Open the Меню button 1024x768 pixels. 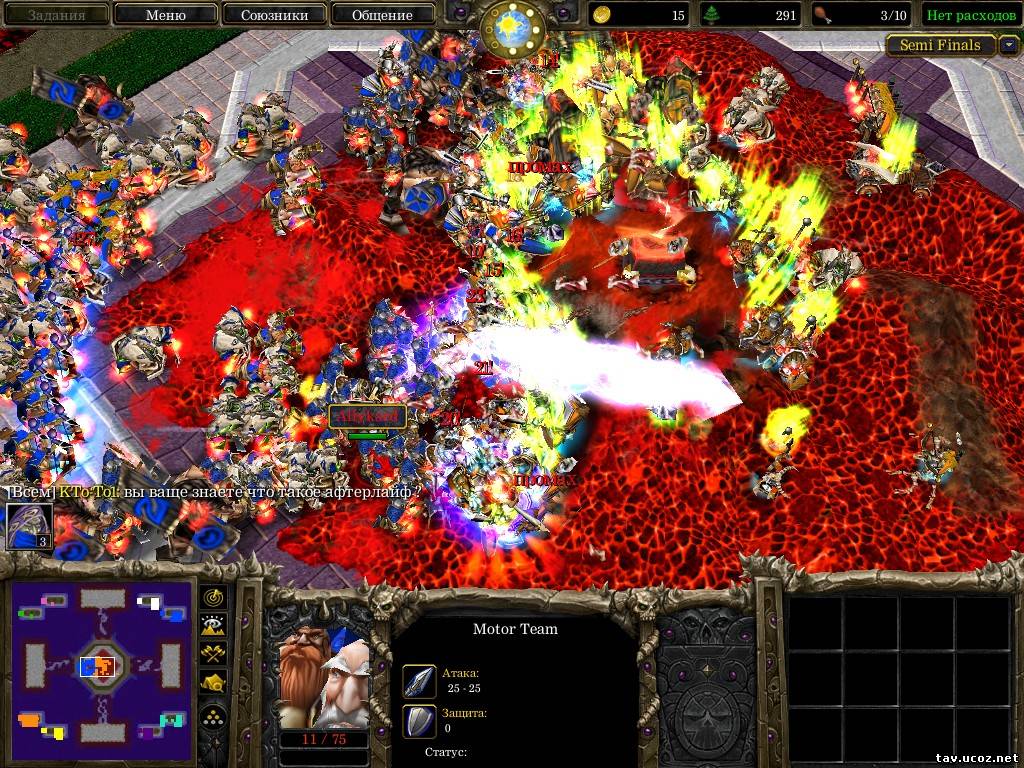[x=165, y=15]
